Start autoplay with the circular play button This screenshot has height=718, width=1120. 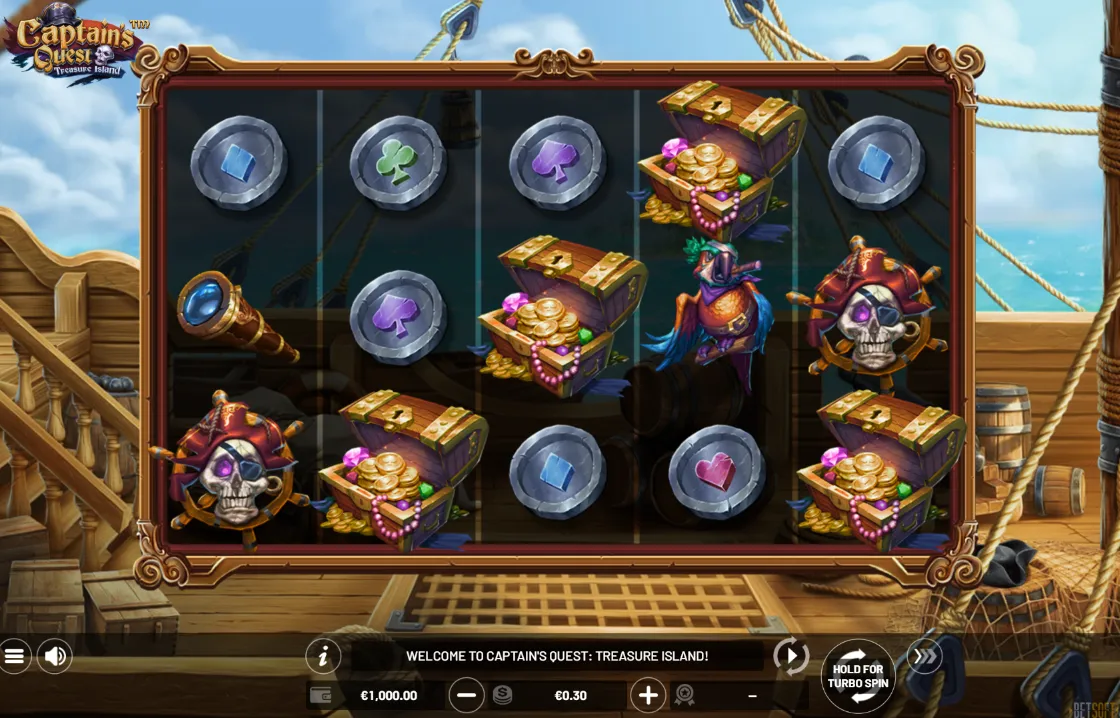pyautogui.click(x=791, y=656)
